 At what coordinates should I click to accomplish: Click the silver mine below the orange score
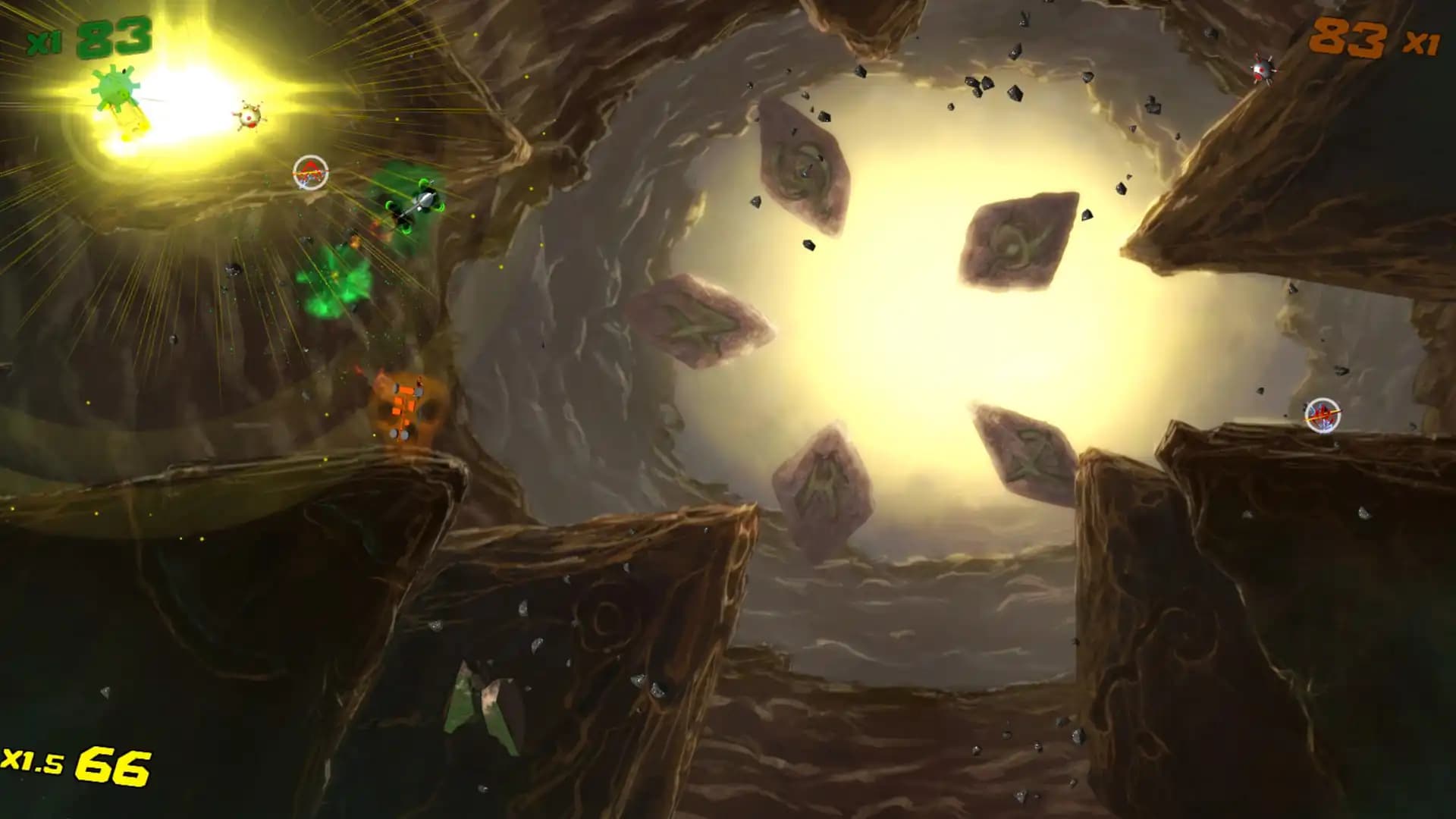pyautogui.click(x=1263, y=72)
